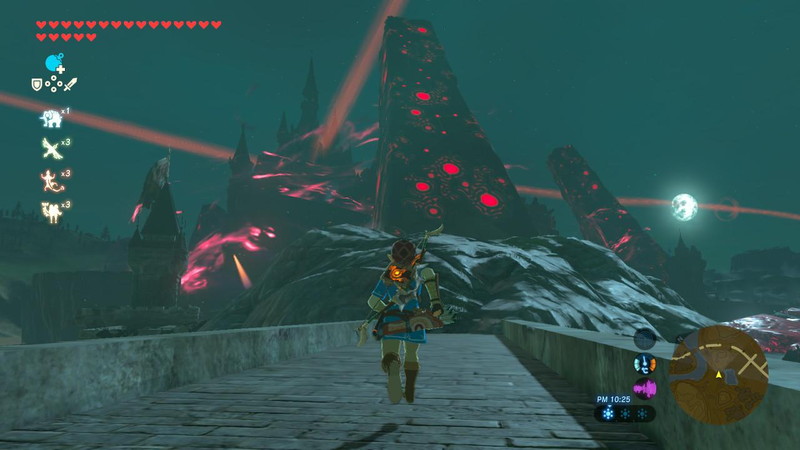Activate Mipha's Grace elephant ability icon
800x450 pixels.
(x=51, y=118)
